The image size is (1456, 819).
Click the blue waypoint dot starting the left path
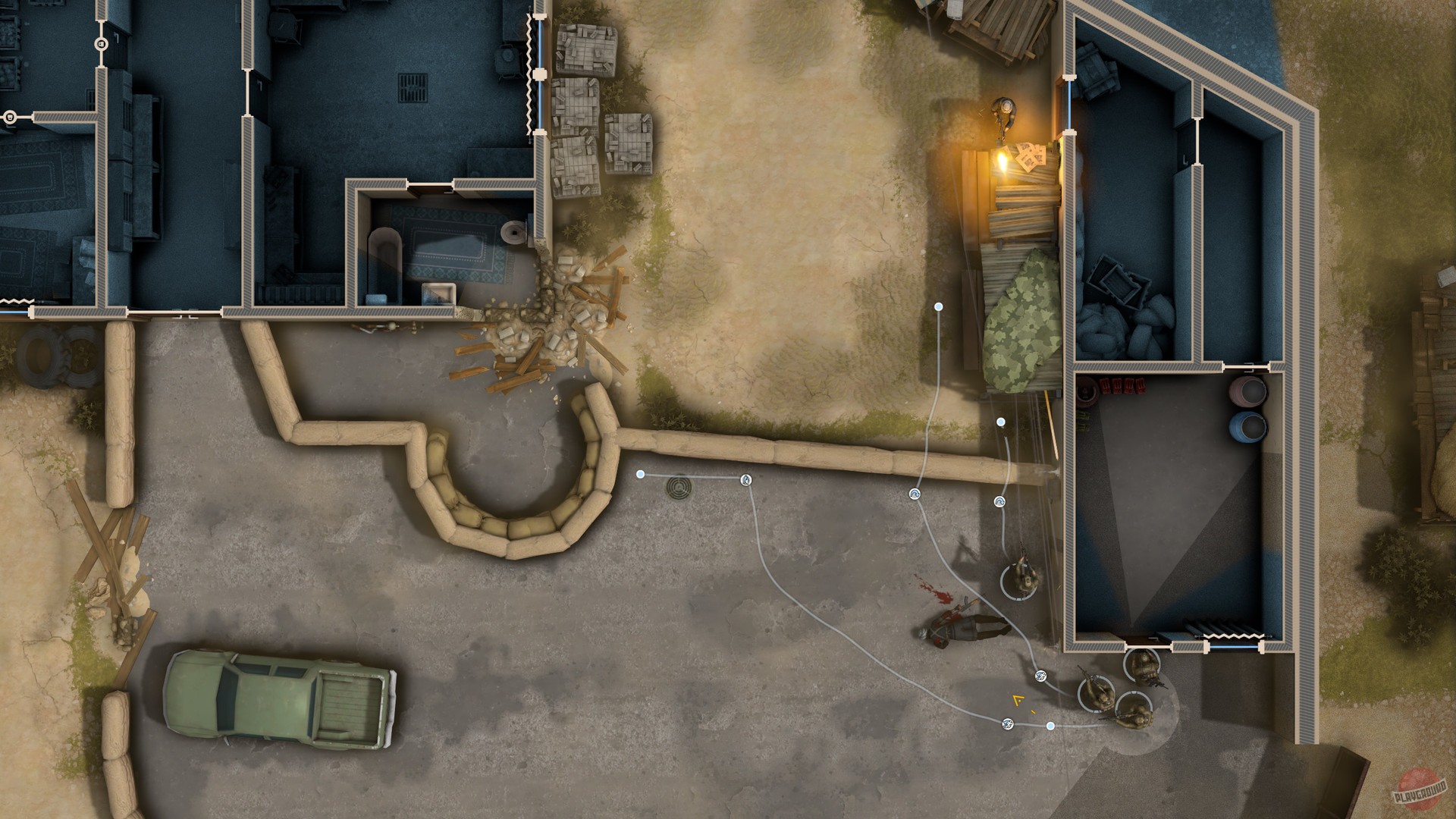[x=640, y=474]
